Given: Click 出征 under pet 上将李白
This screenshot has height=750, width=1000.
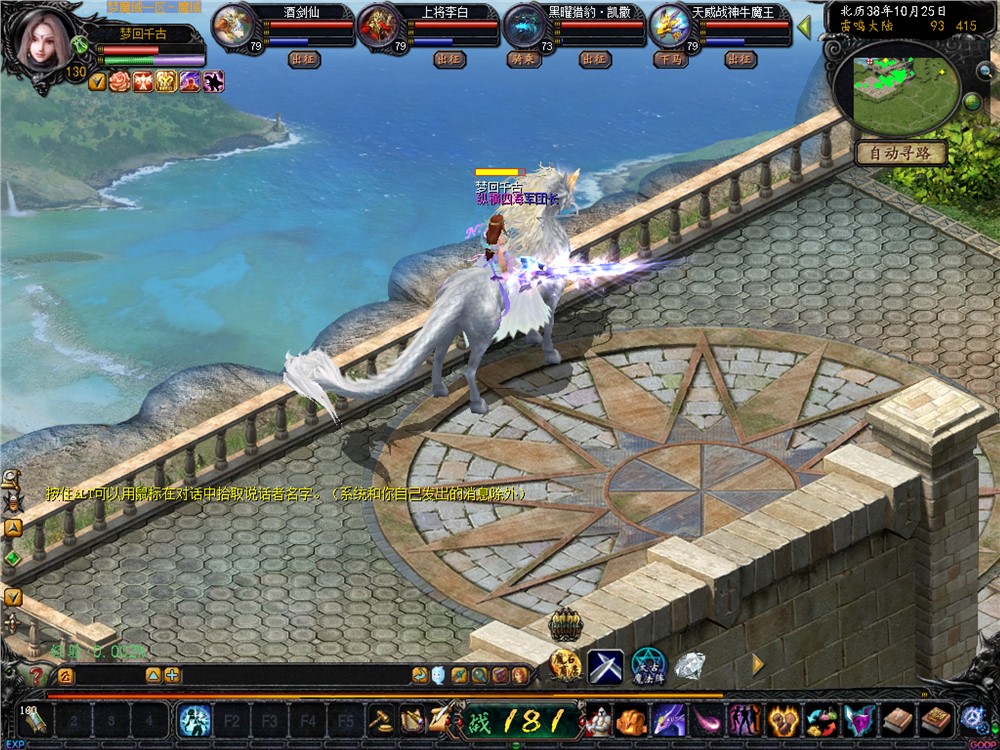Looking at the screenshot, I should point(449,60).
